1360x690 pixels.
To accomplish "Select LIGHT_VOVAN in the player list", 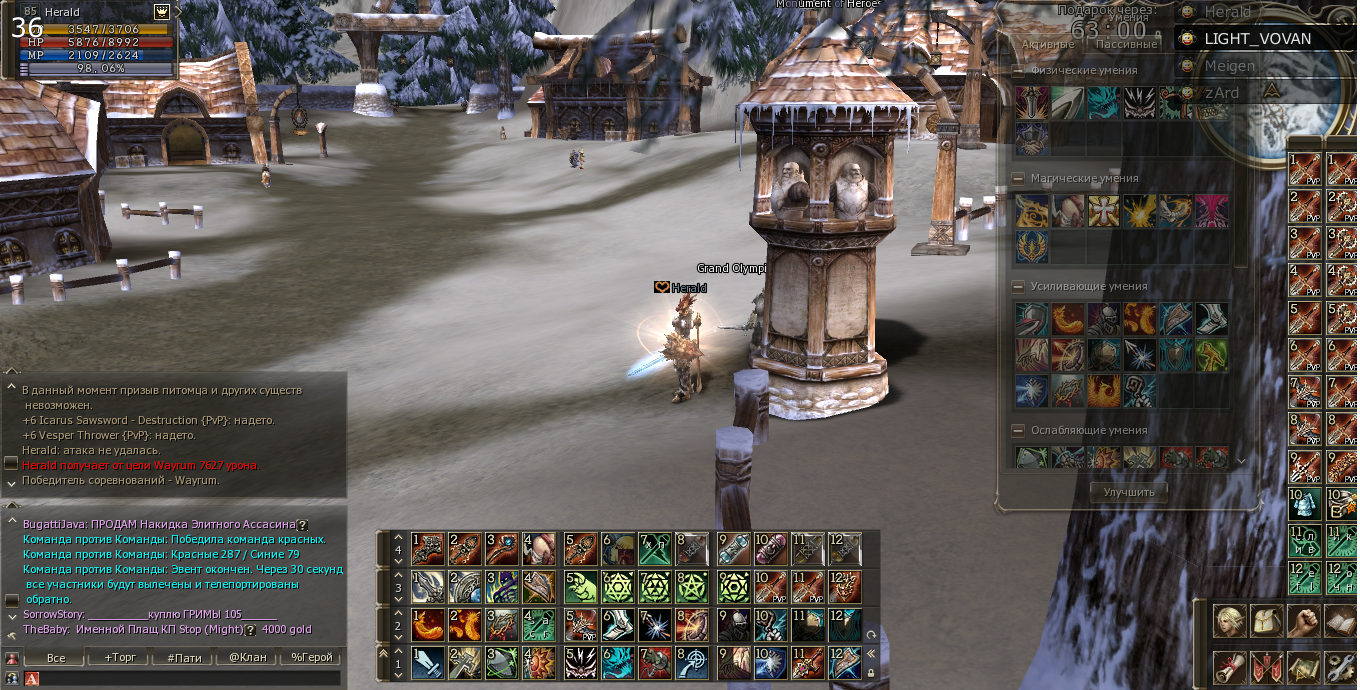I will point(1257,38).
